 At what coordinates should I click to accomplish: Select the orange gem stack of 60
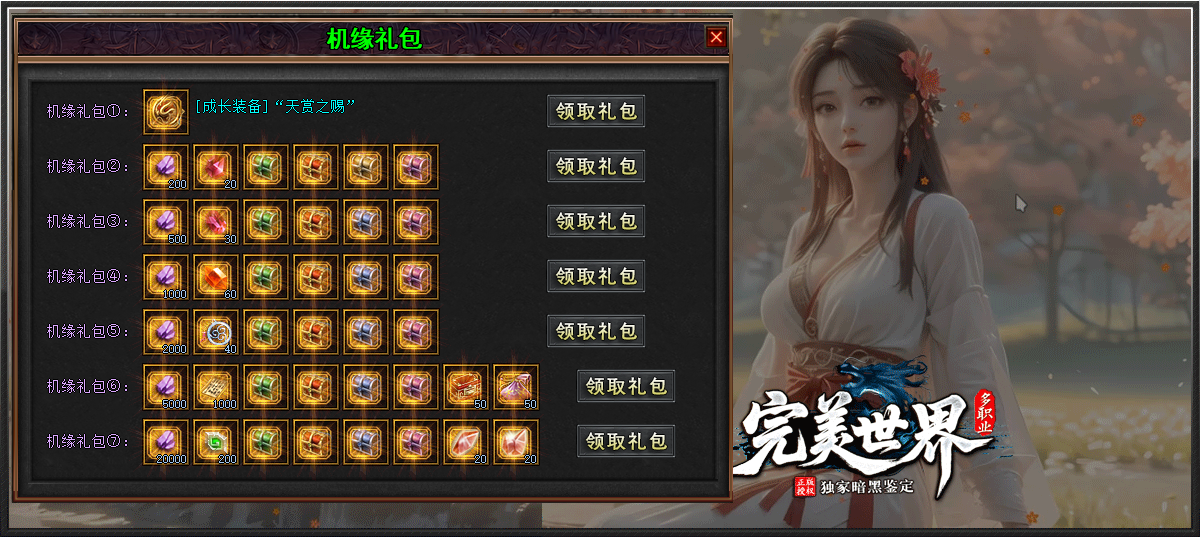click(216, 276)
